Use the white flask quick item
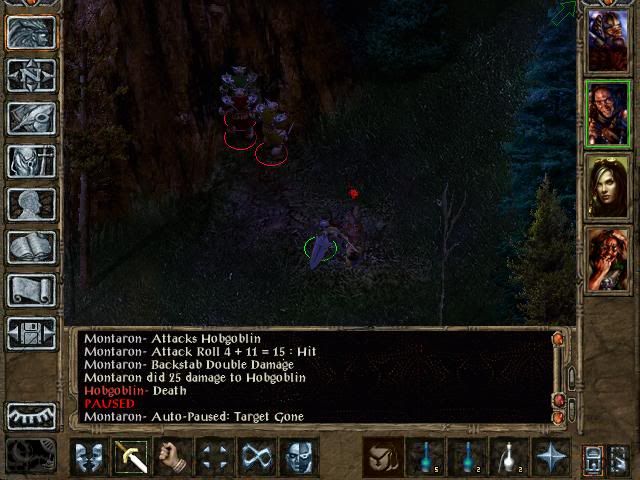This screenshot has width=640, height=480. click(x=508, y=457)
